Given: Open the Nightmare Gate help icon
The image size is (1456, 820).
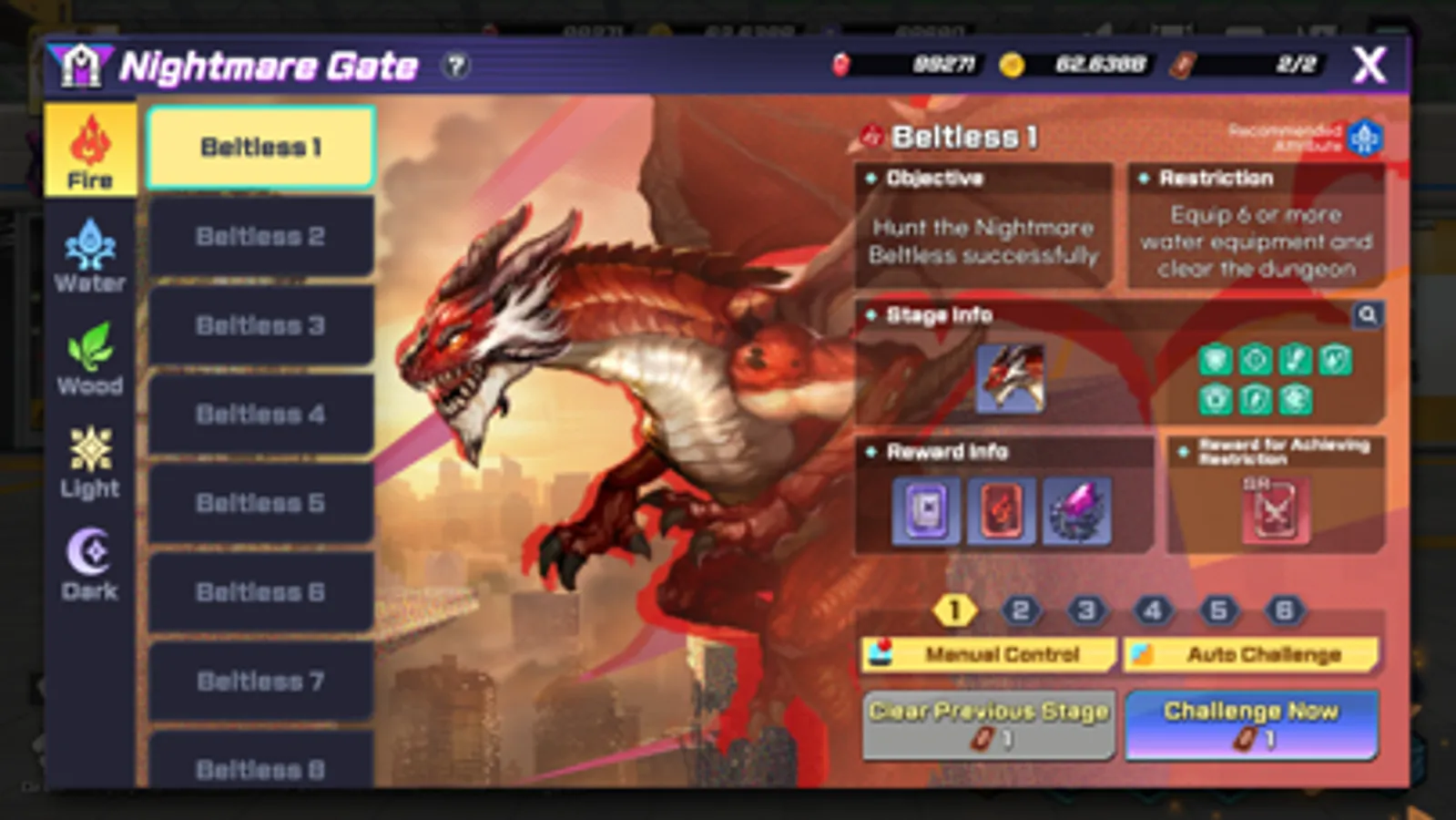Looking at the screenshot, I should 455,65.
